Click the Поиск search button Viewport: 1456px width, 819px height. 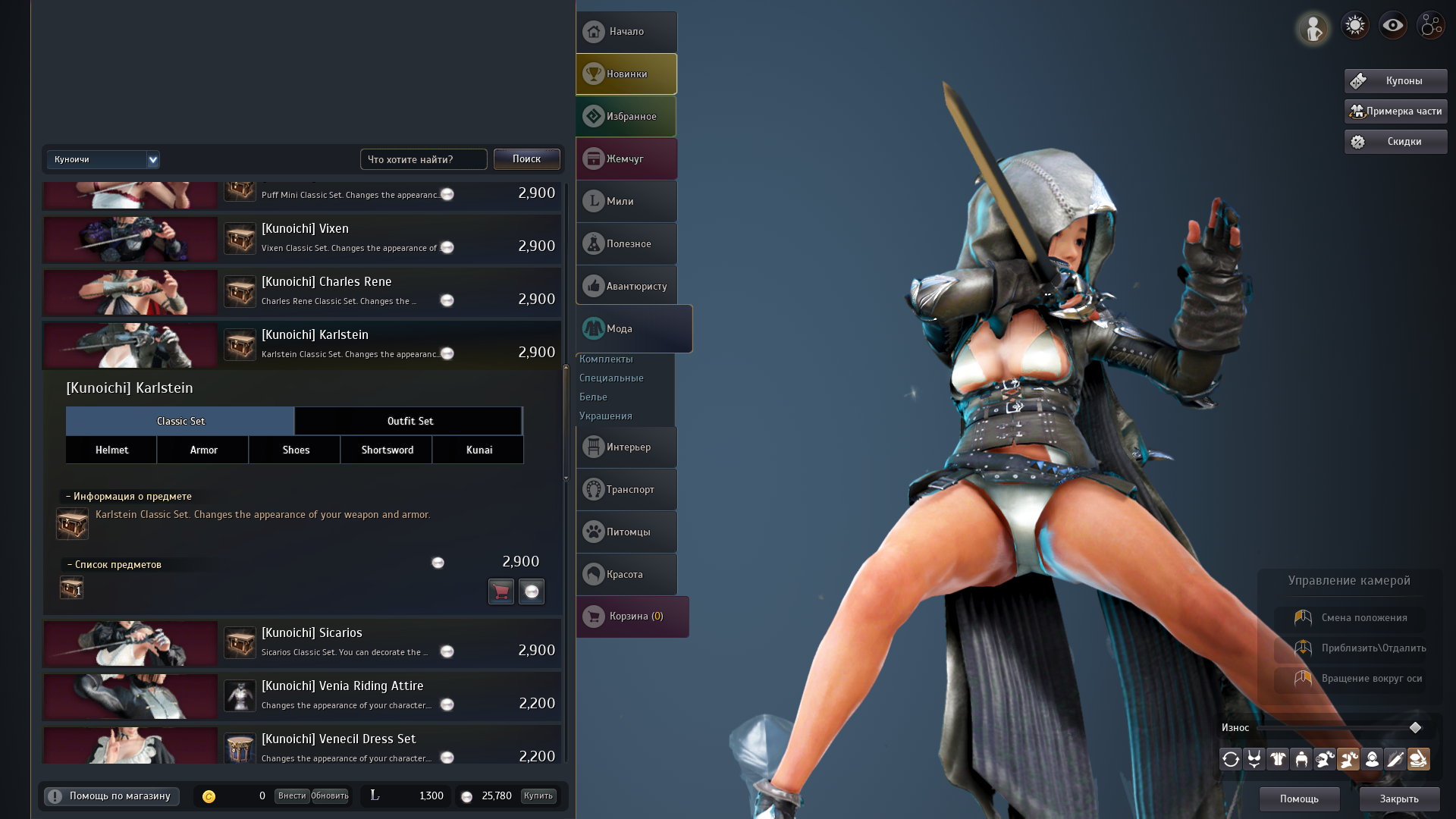pos(526,159)
